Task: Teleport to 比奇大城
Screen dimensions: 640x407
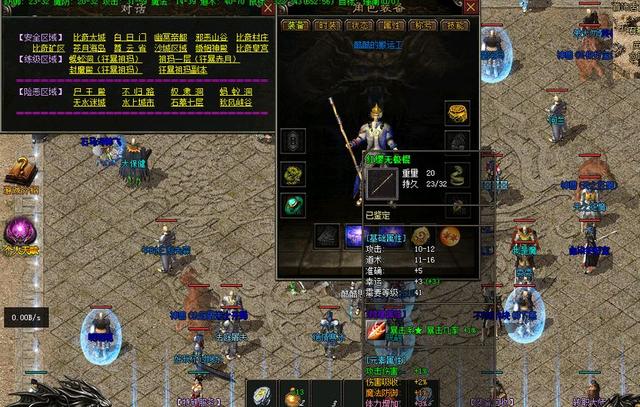Action: pyautogui.click(x=90, y=37)
